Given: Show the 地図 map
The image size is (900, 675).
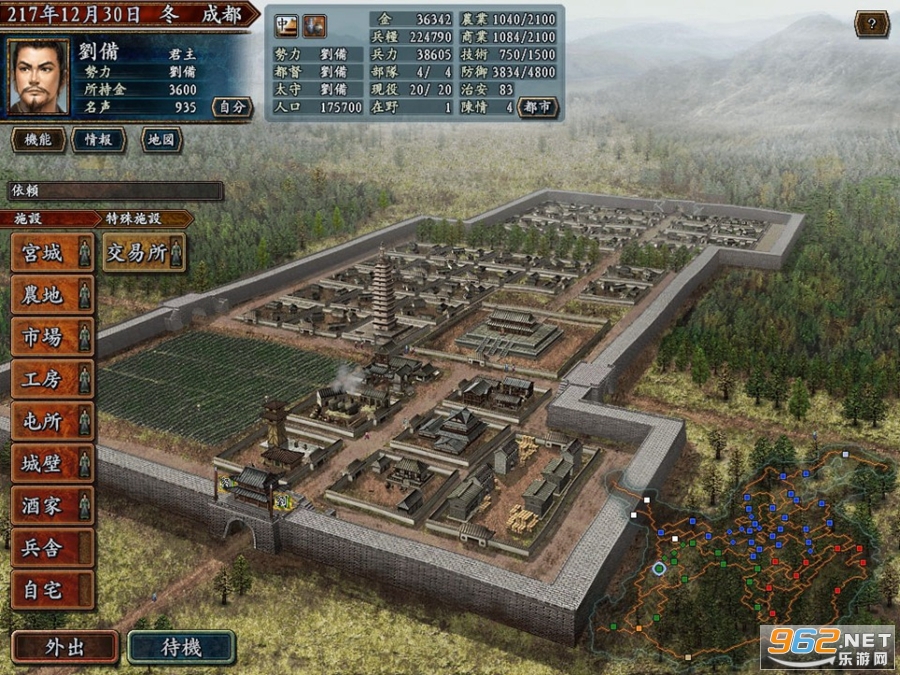Looking at the screenshot, I should tap(161, 140).
